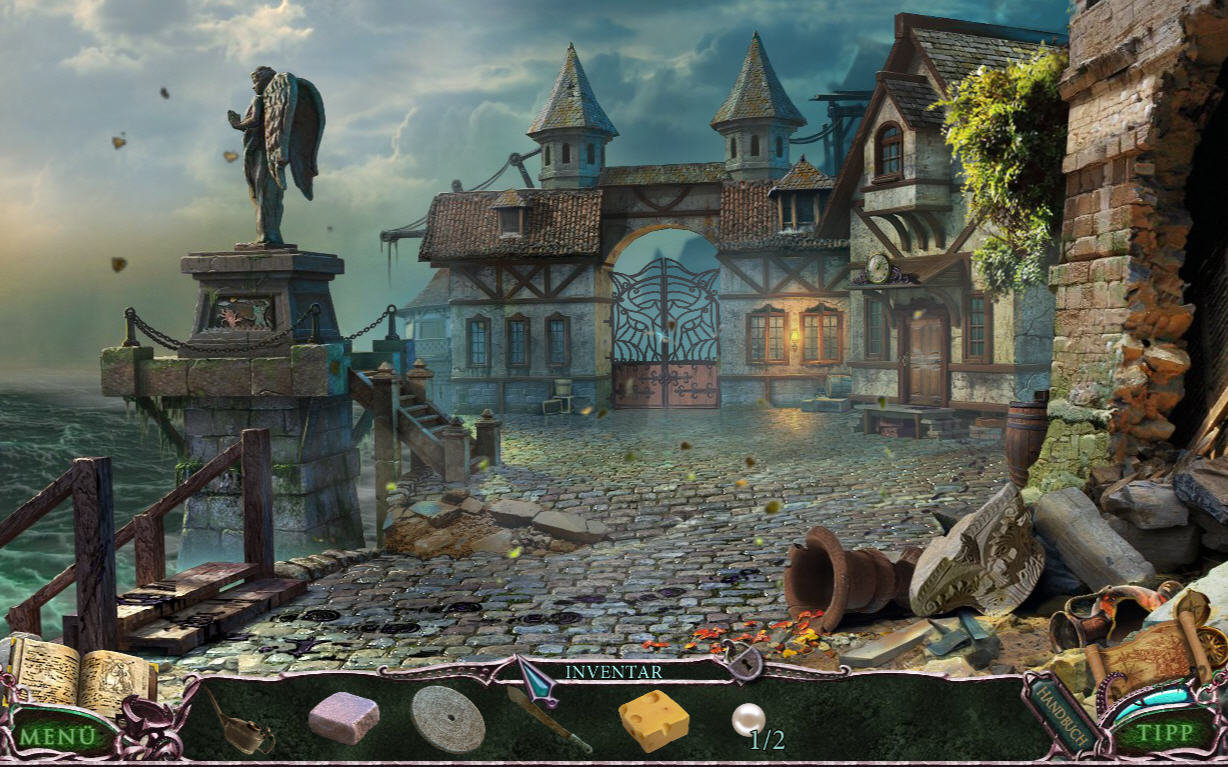Pick the pink stone block item

click(x=344, y=718)
